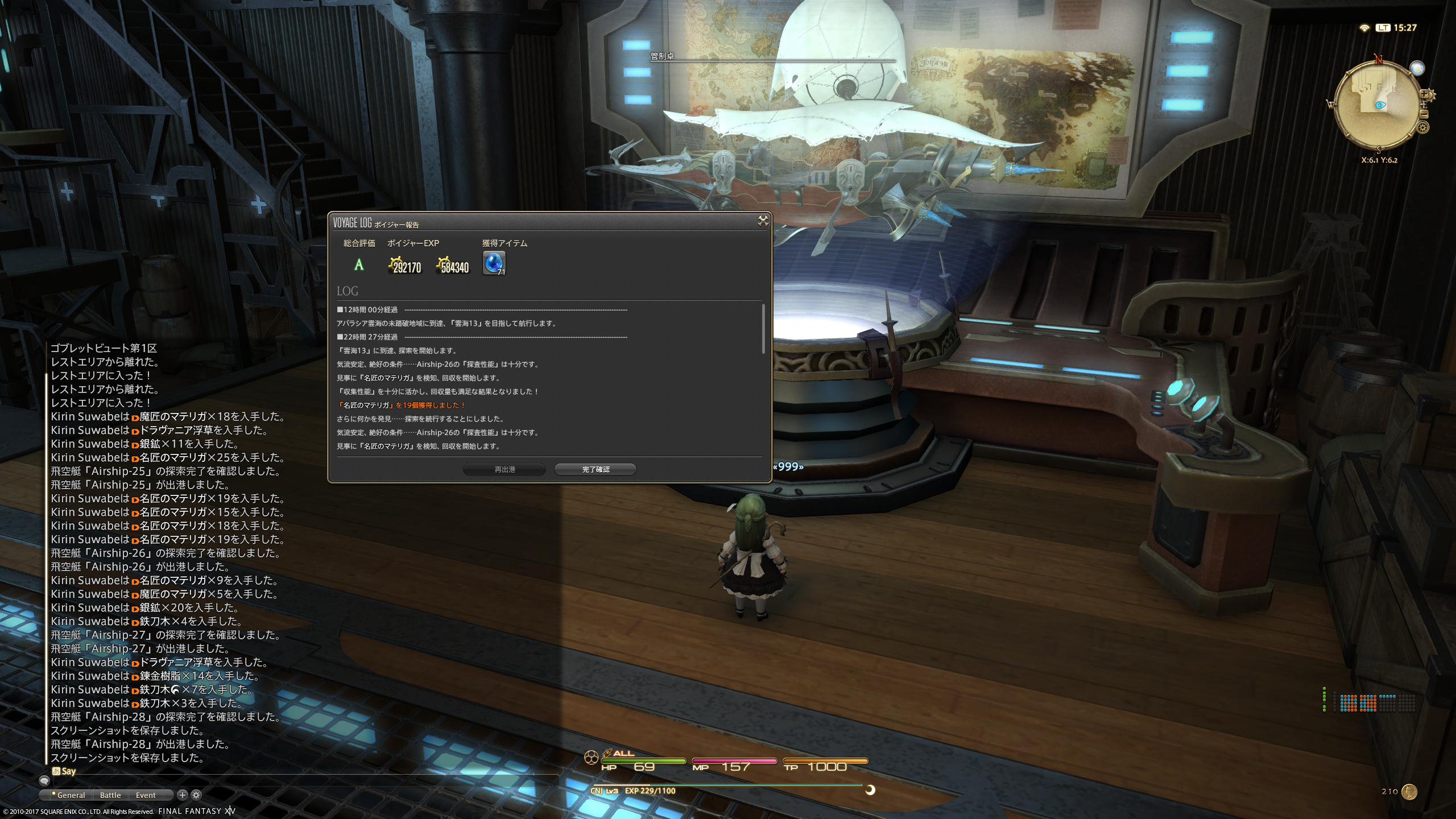Open chat log settings gear
This screenshot has height=819, width=1456.
coord(196,795)
